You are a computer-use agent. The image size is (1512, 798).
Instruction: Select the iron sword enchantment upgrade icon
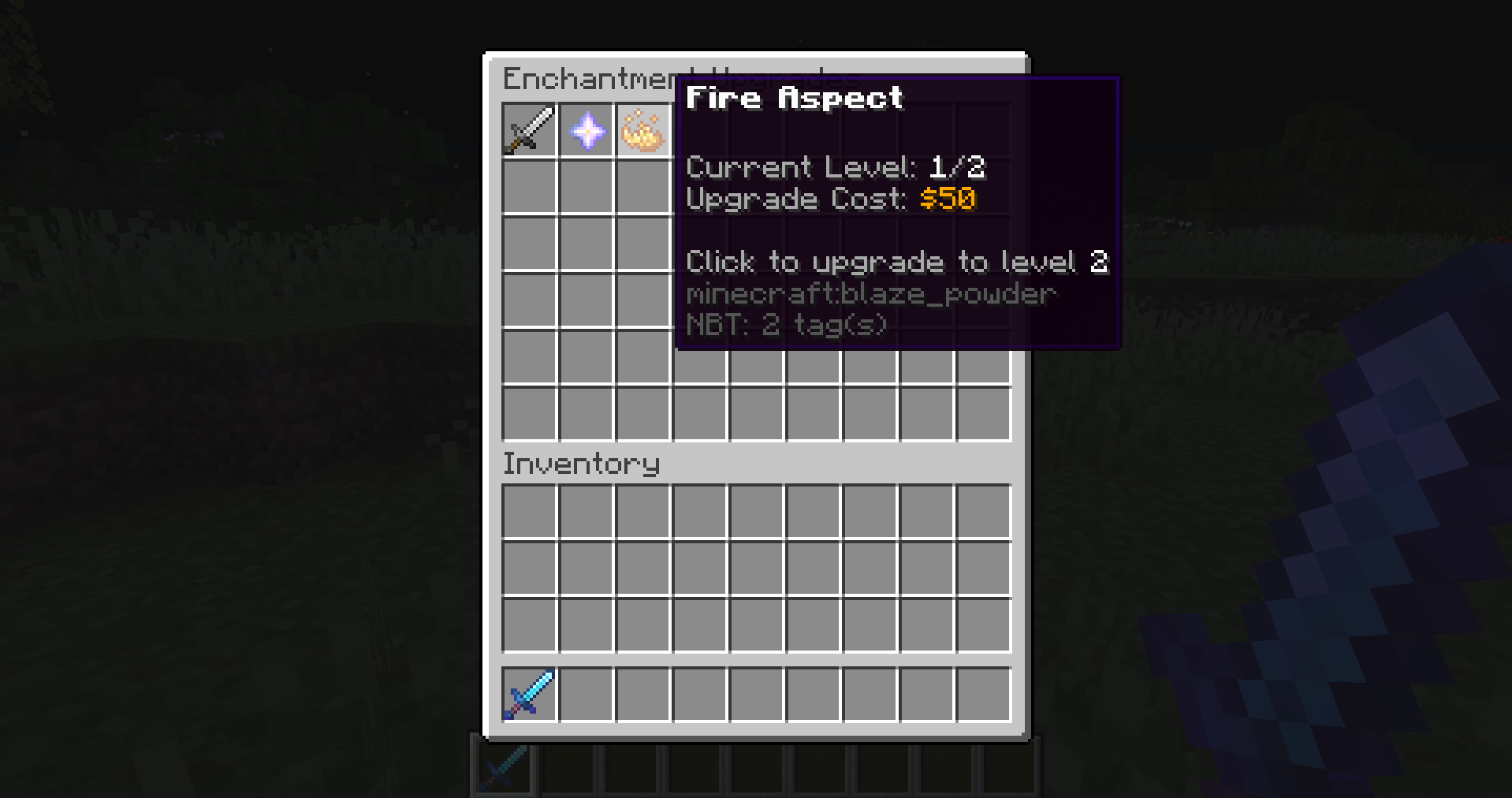click(x=528, y=130)
